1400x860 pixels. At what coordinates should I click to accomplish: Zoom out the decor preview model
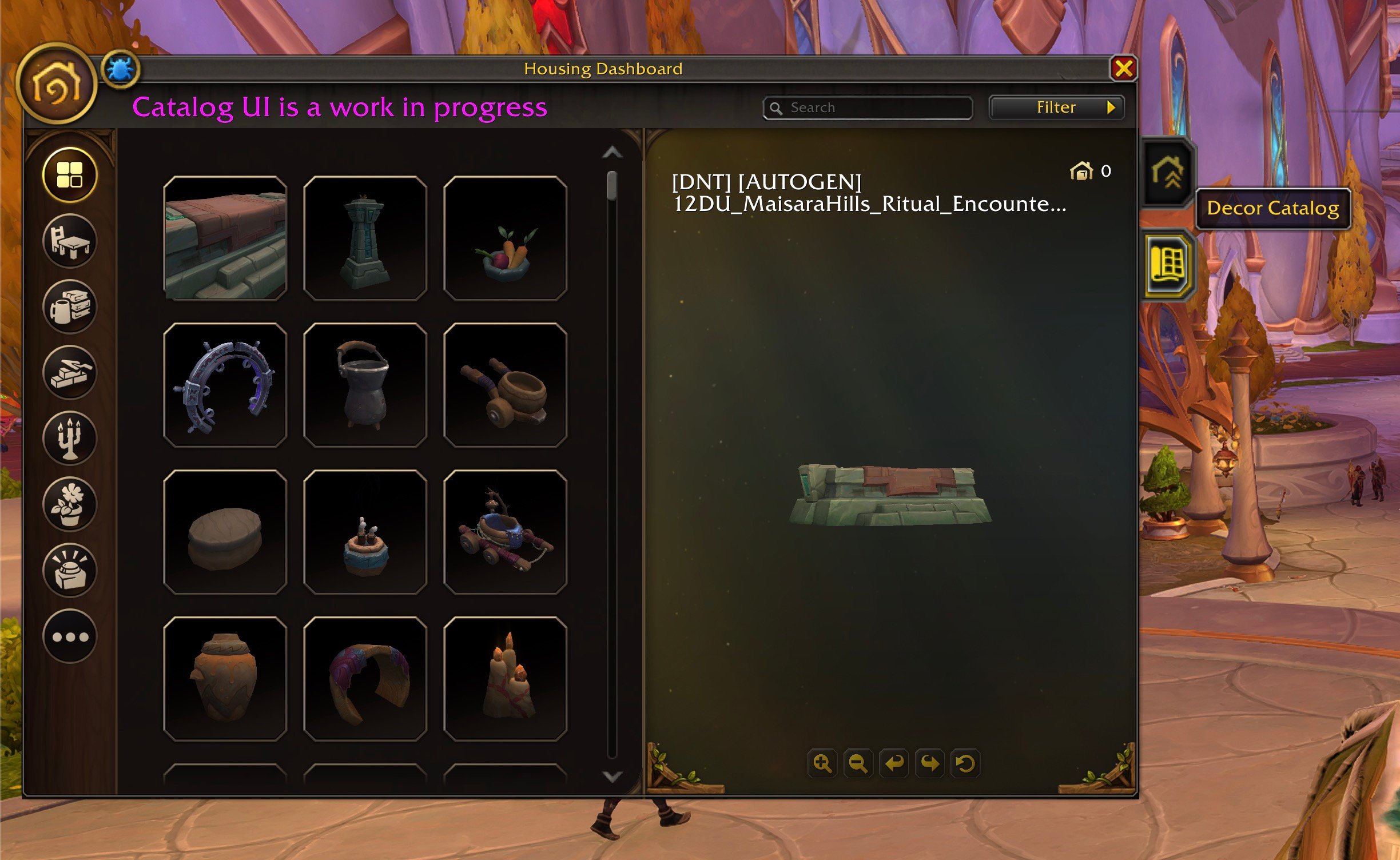[858, 763]
